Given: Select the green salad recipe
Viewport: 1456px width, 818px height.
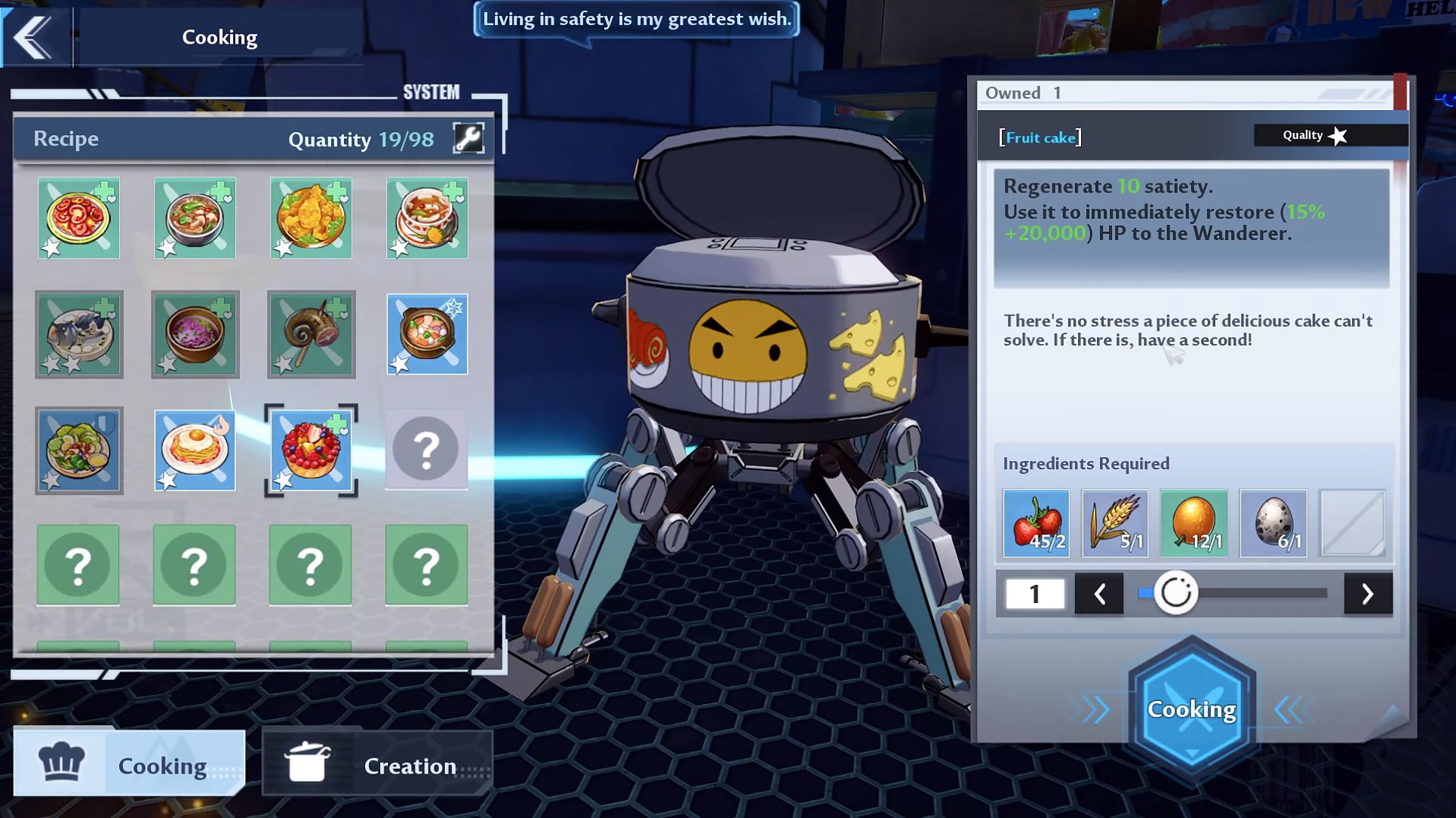Looking at the screenshot, I should click(x=79, y=450).
